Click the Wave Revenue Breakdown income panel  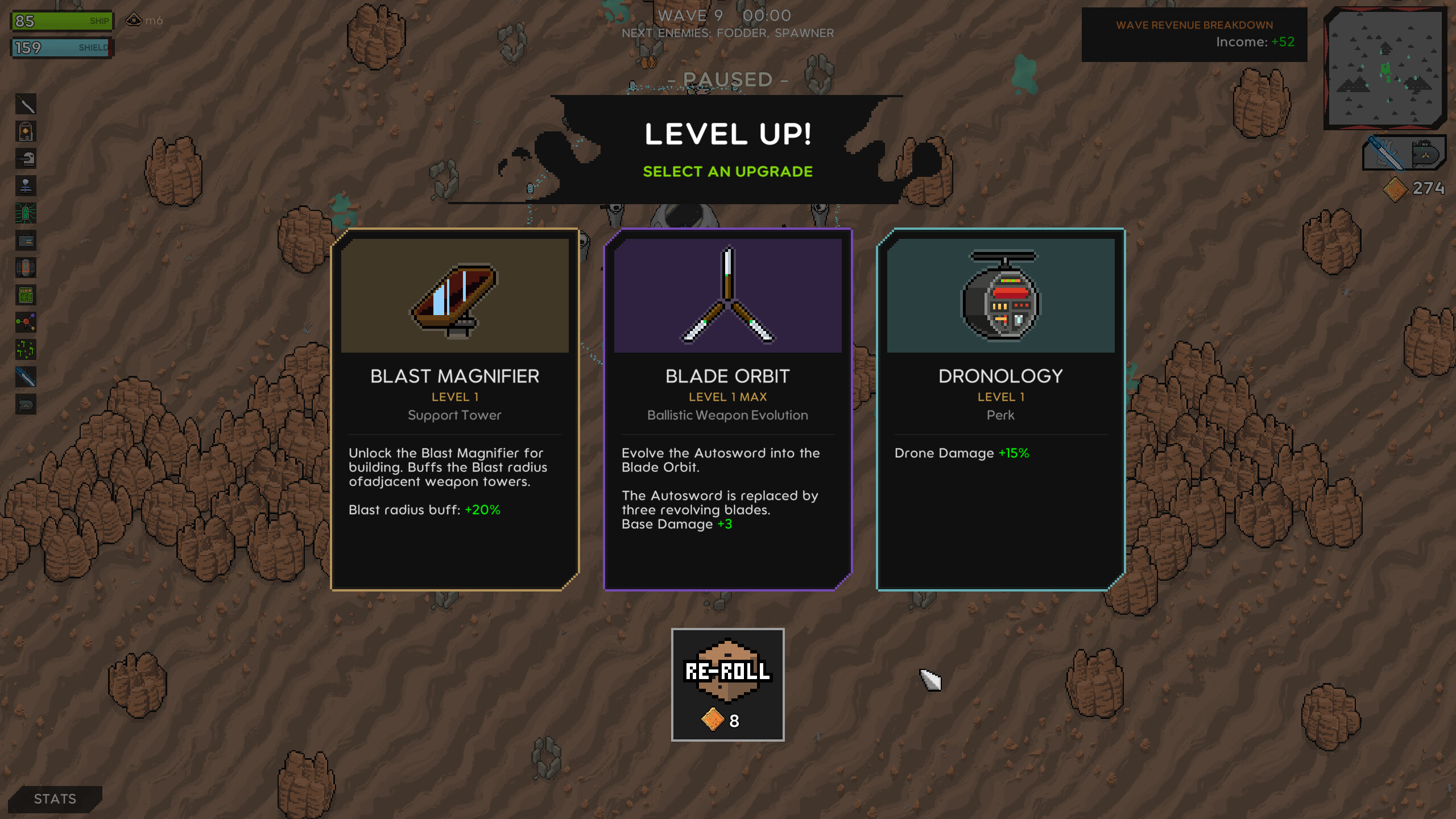1194,34
